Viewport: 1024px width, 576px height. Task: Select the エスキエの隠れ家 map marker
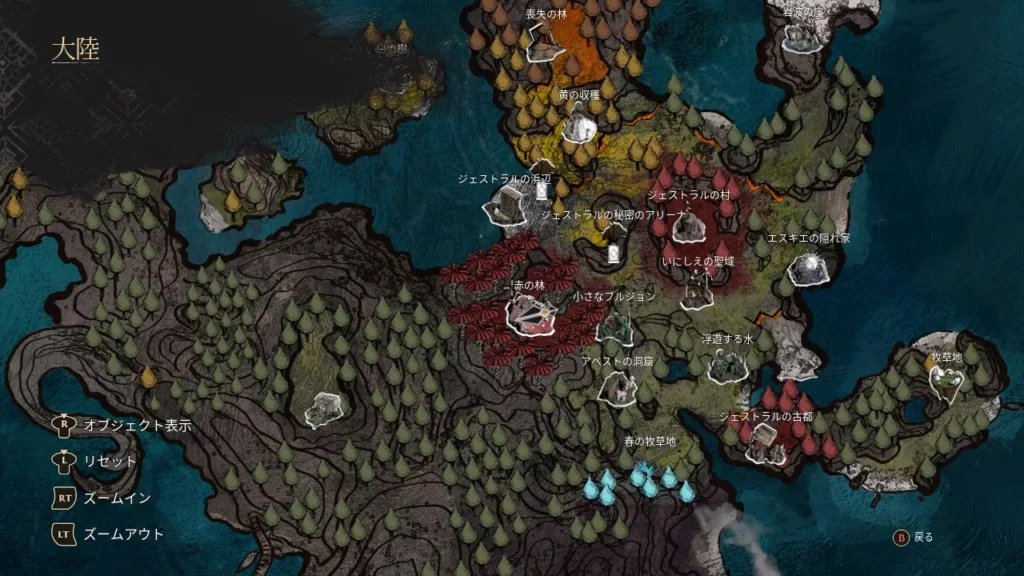point(806,268)
